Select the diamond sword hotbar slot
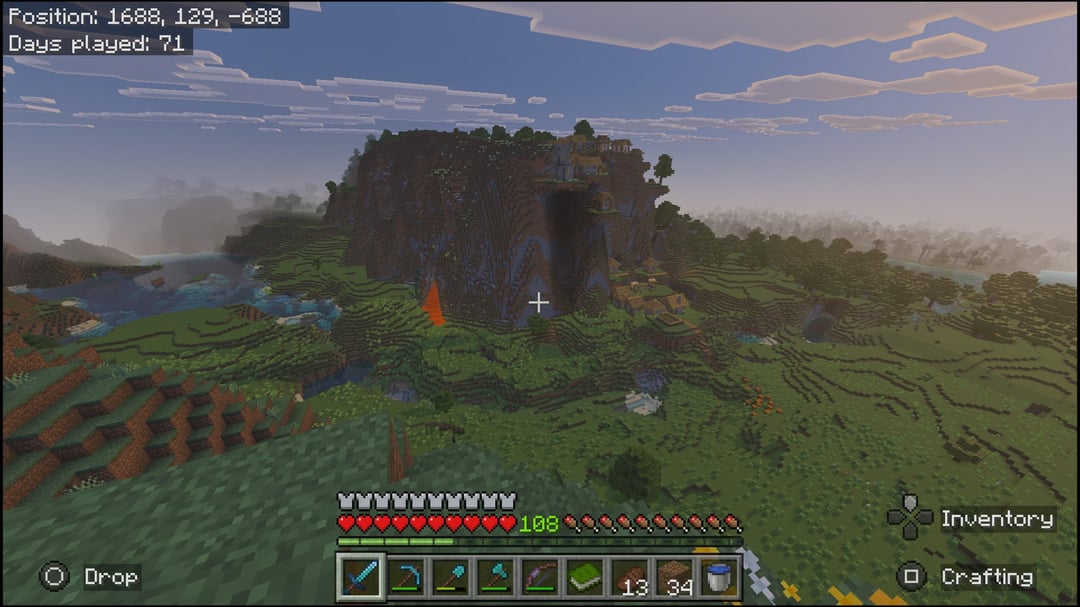 pos(360,577)
